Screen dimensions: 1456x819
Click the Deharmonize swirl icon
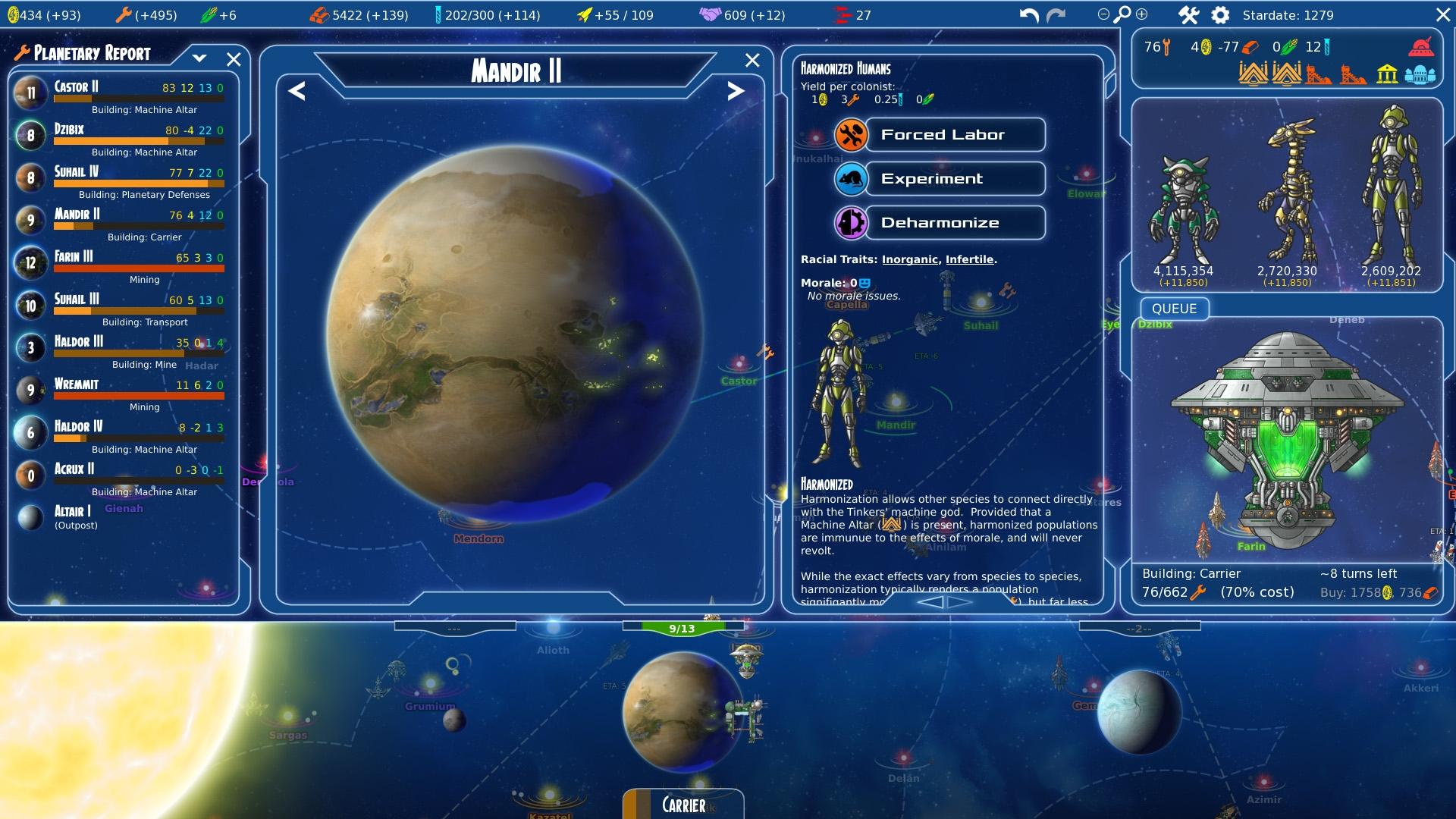pyautogui.click(x=852, y=222)
